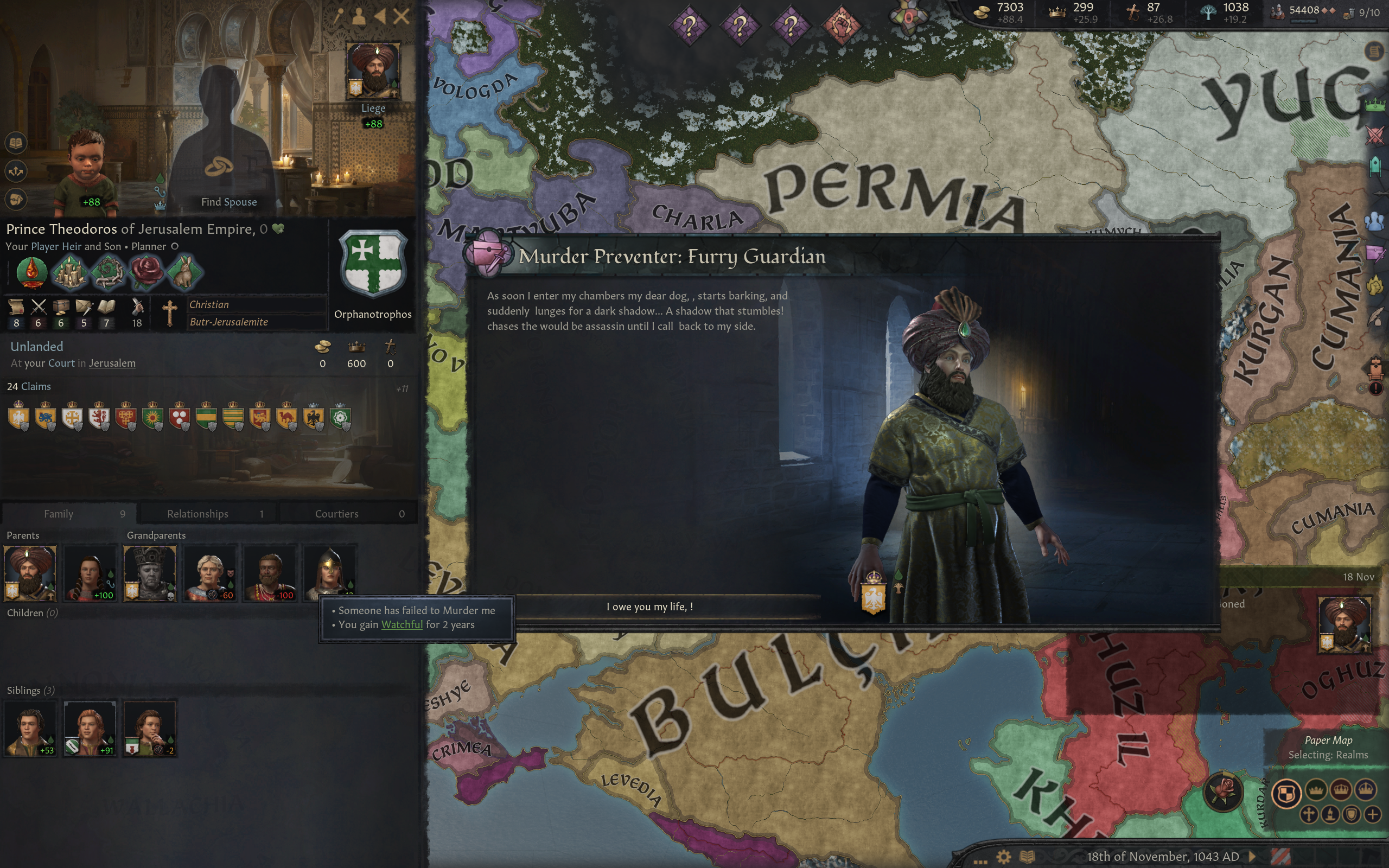The height and width of the screenshot is (868, 1389).
Task: Close the character window
Action: [x=401, y=16]
